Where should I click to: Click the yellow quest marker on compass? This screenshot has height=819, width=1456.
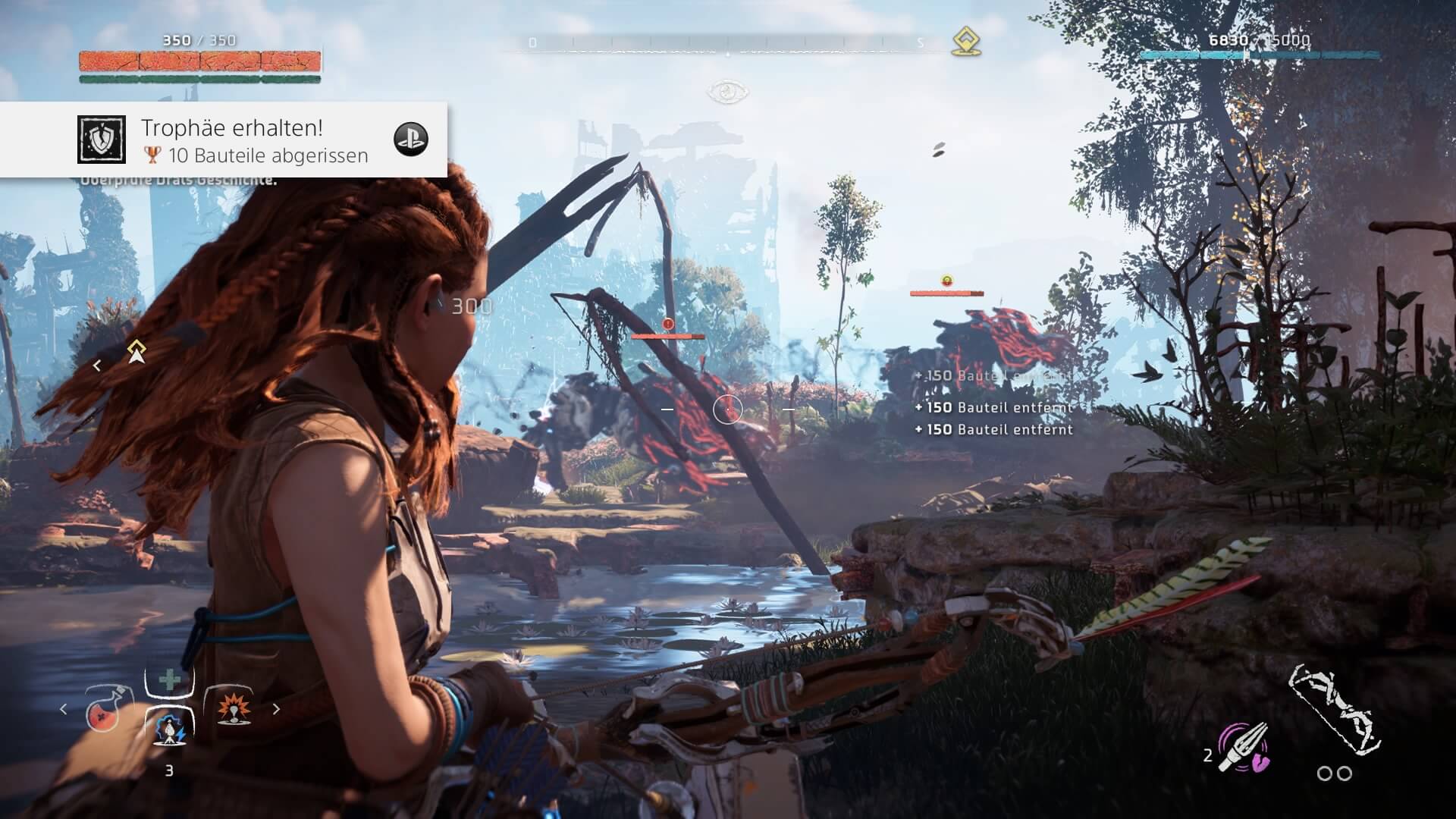point(966,42)
